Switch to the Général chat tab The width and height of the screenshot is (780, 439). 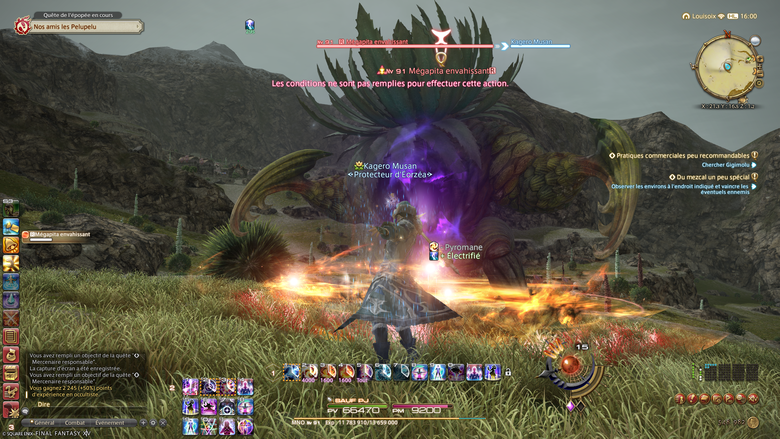(x=43, y=423)
